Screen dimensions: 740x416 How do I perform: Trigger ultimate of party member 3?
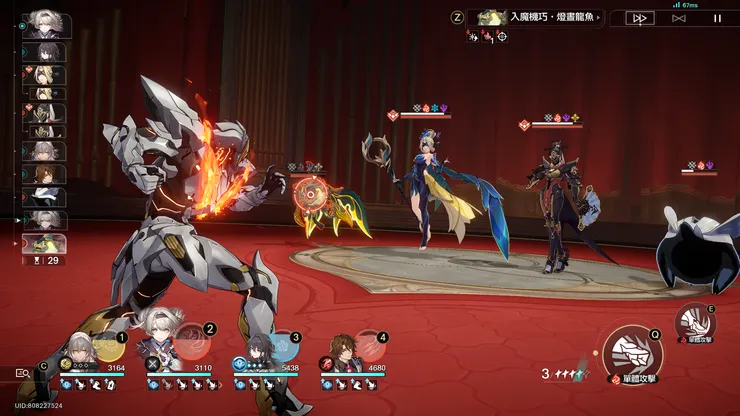pos(282,346)
